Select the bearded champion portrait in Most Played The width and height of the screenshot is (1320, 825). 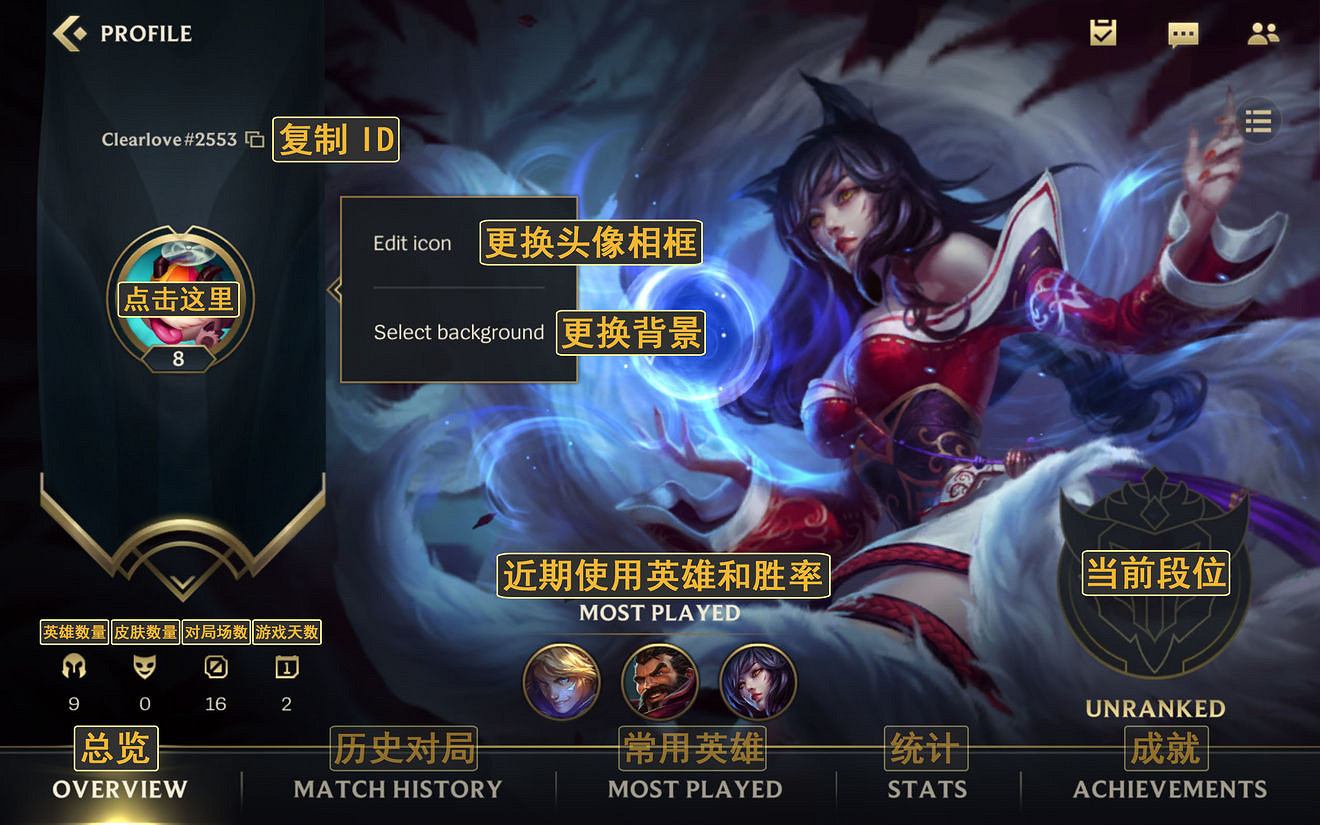coord(660,681)
